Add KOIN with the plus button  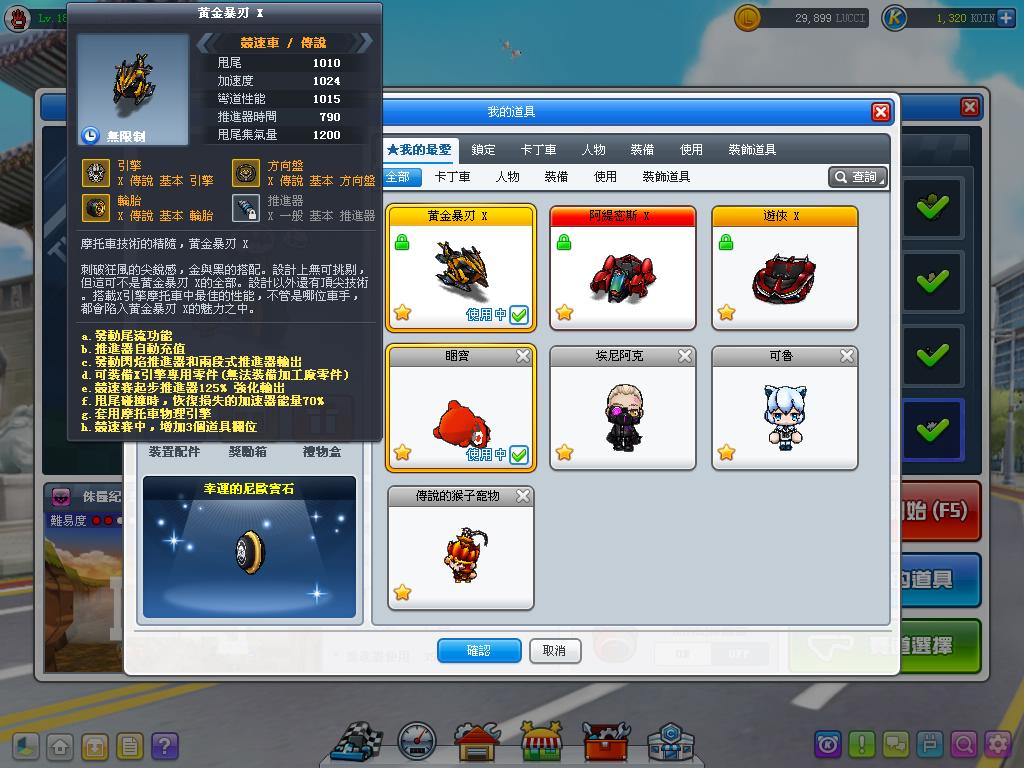click(1005, 18)
